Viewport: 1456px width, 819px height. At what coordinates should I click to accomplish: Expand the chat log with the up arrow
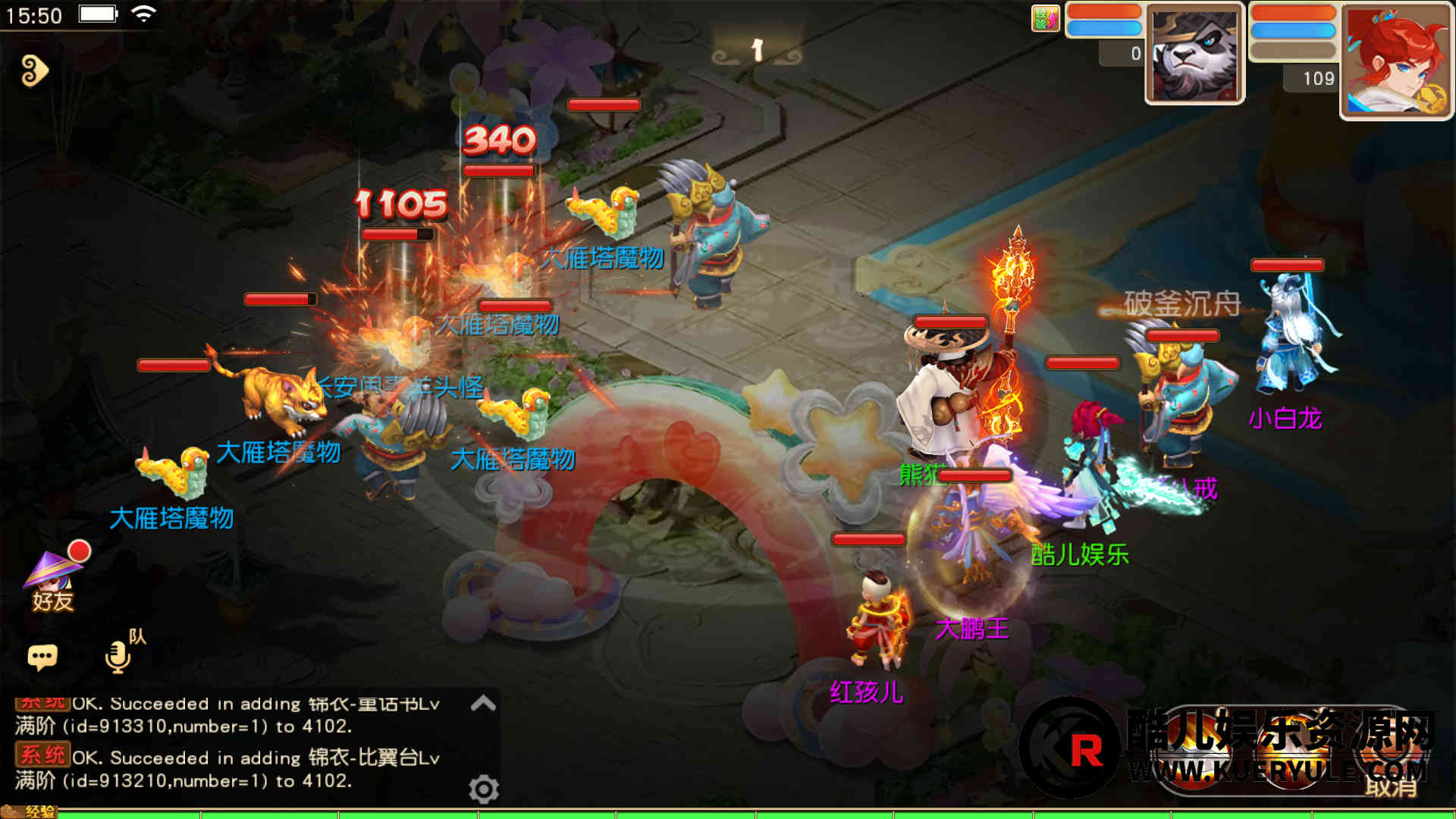483,704
